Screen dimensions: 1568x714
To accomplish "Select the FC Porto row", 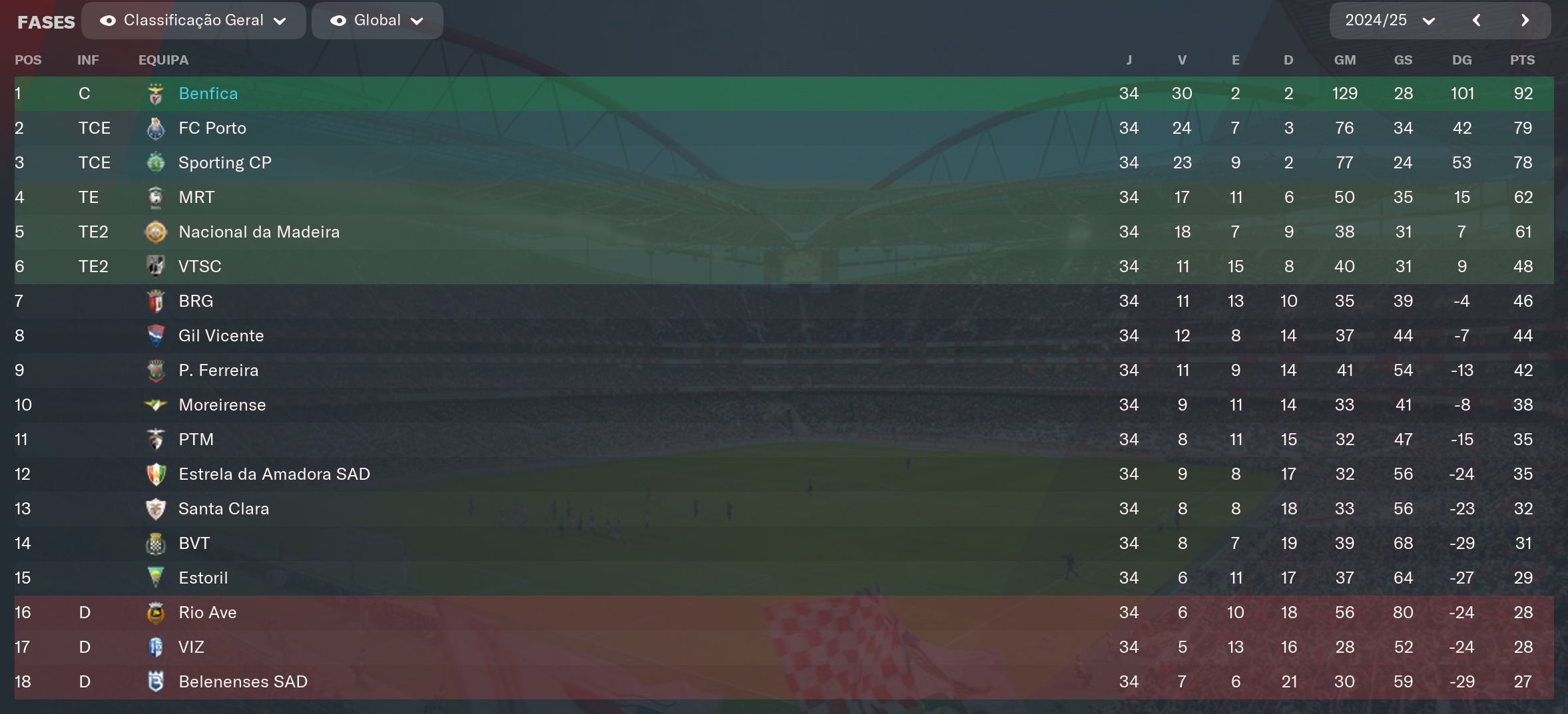I will pos(212,128).
